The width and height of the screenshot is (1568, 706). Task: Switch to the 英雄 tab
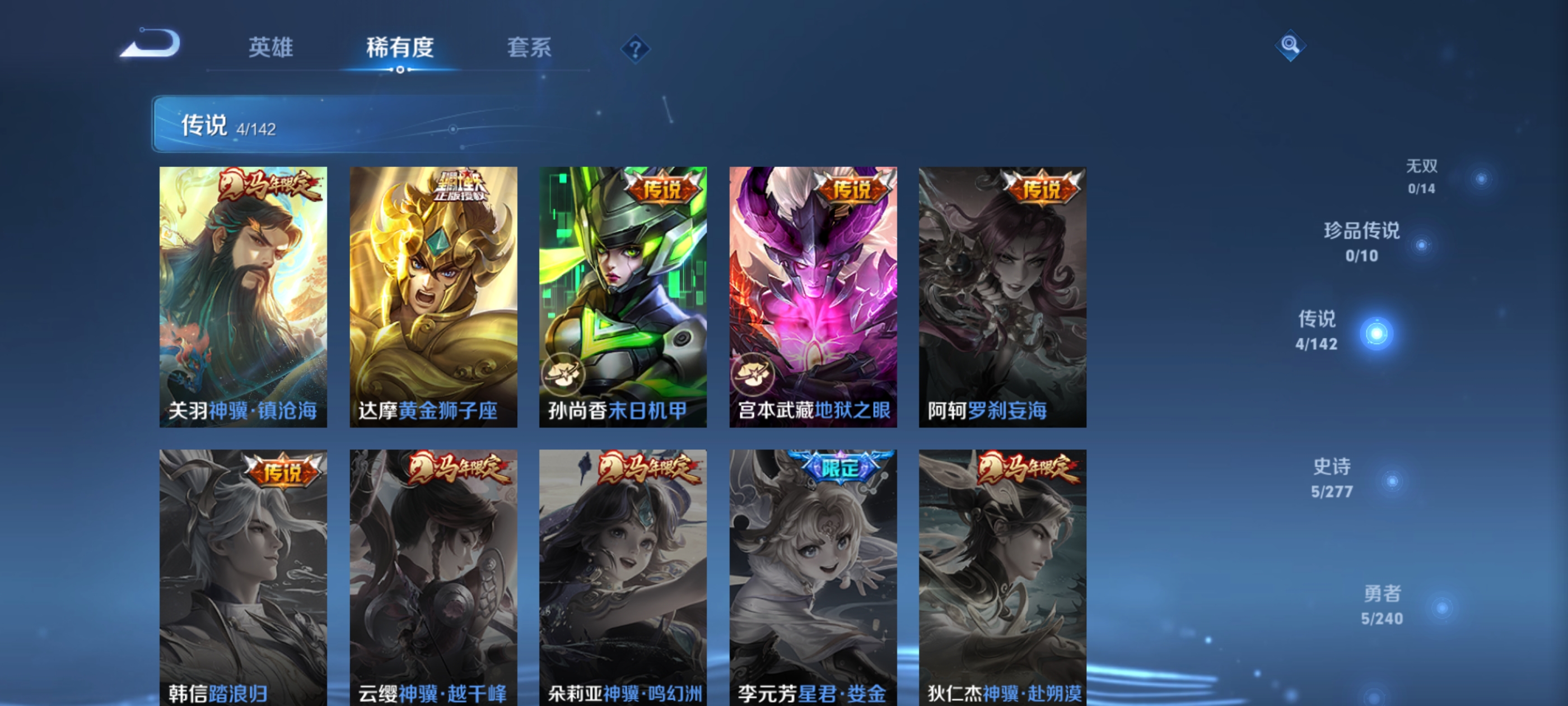pyautogui.click(x=270, y=48)
